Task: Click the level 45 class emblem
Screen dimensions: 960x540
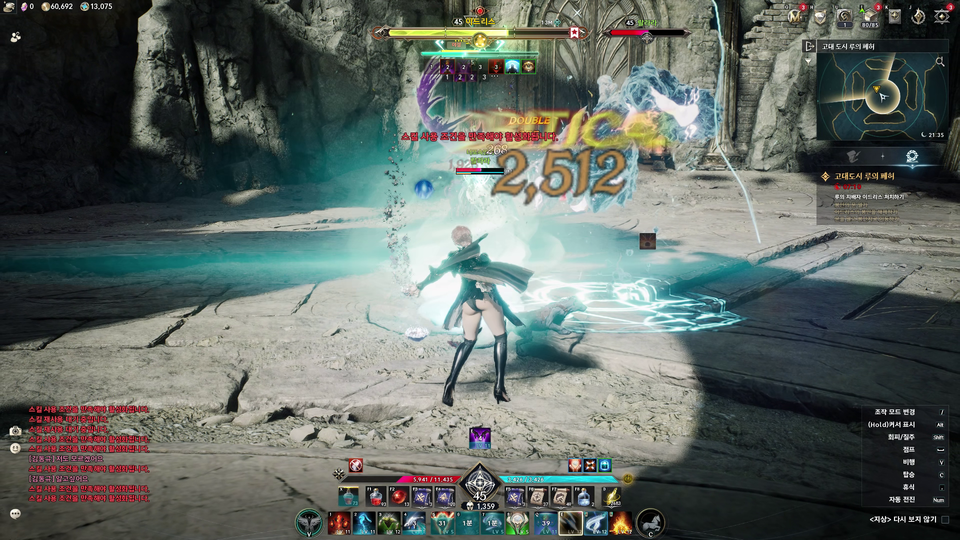Action: click(480, 482)
